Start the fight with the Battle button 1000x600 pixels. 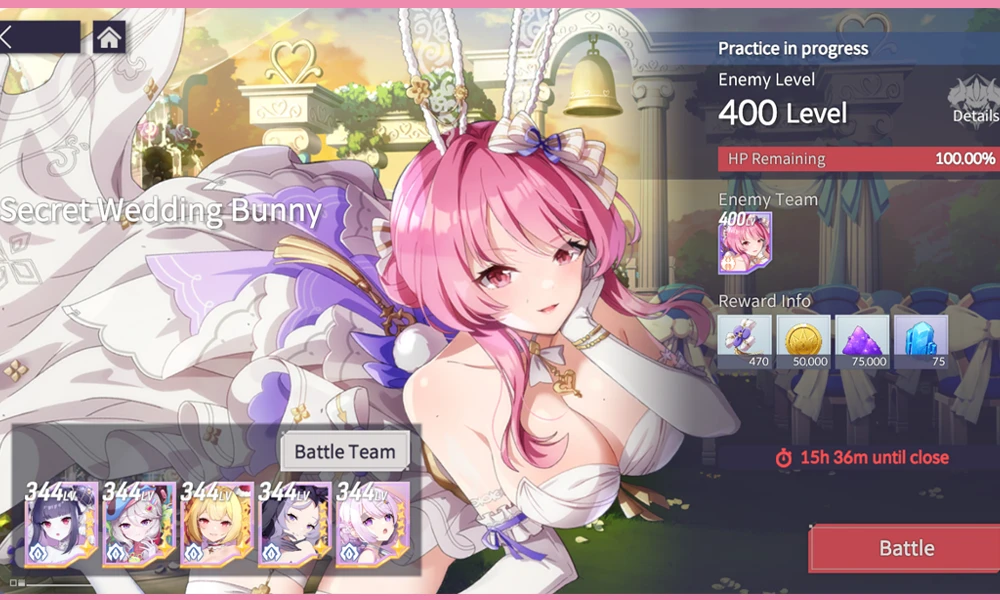coord(905,548)
